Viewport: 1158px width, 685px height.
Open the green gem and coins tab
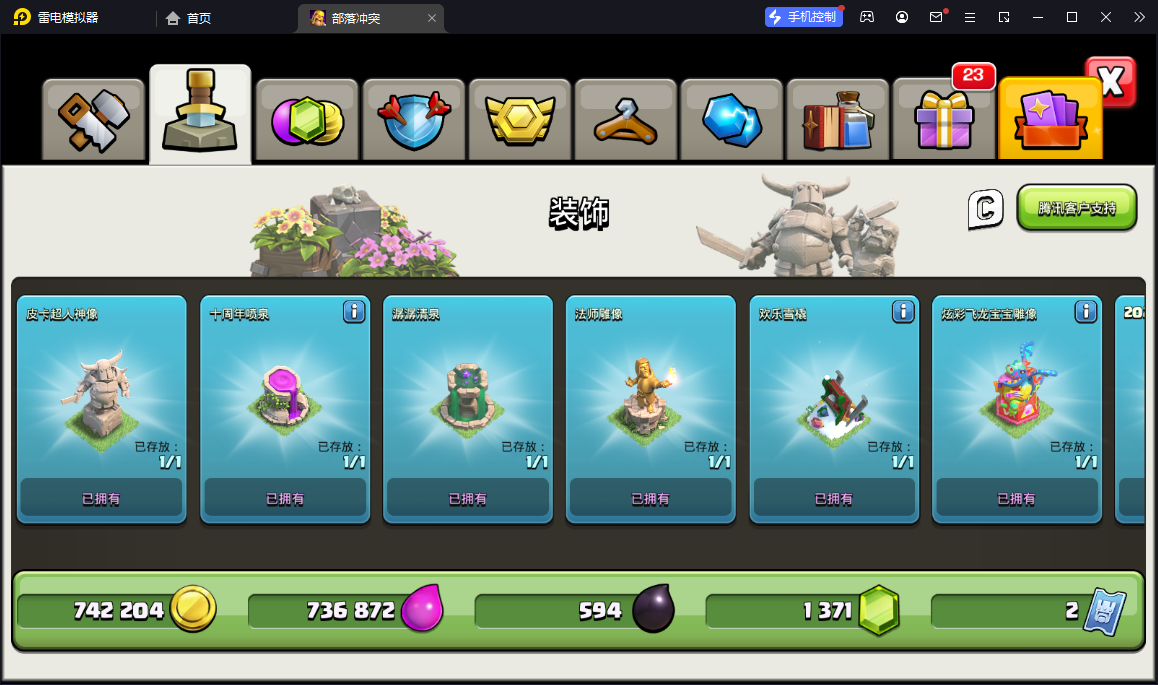[307, 119]
